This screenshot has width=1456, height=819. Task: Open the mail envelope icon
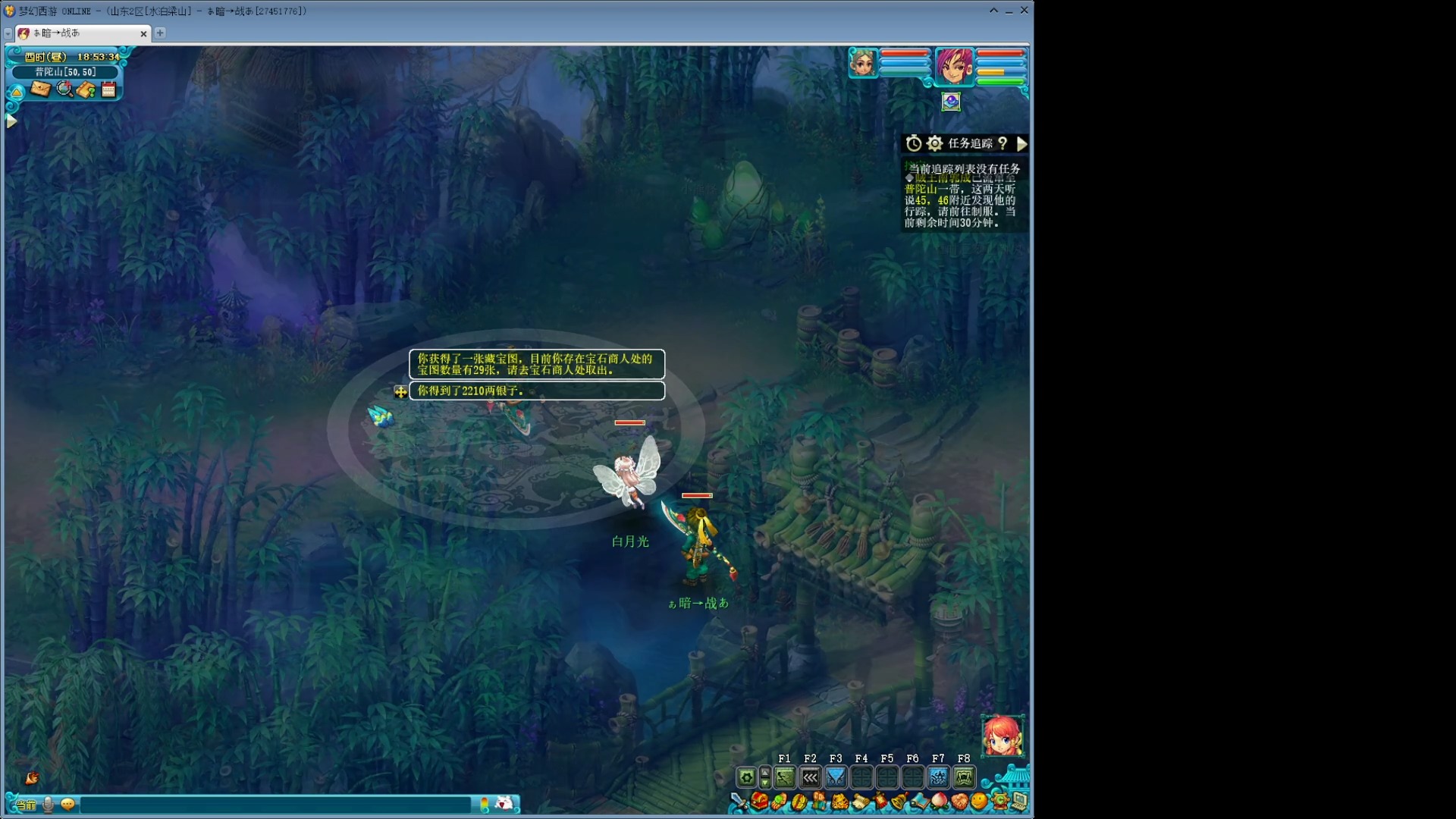tap(40, 89)
